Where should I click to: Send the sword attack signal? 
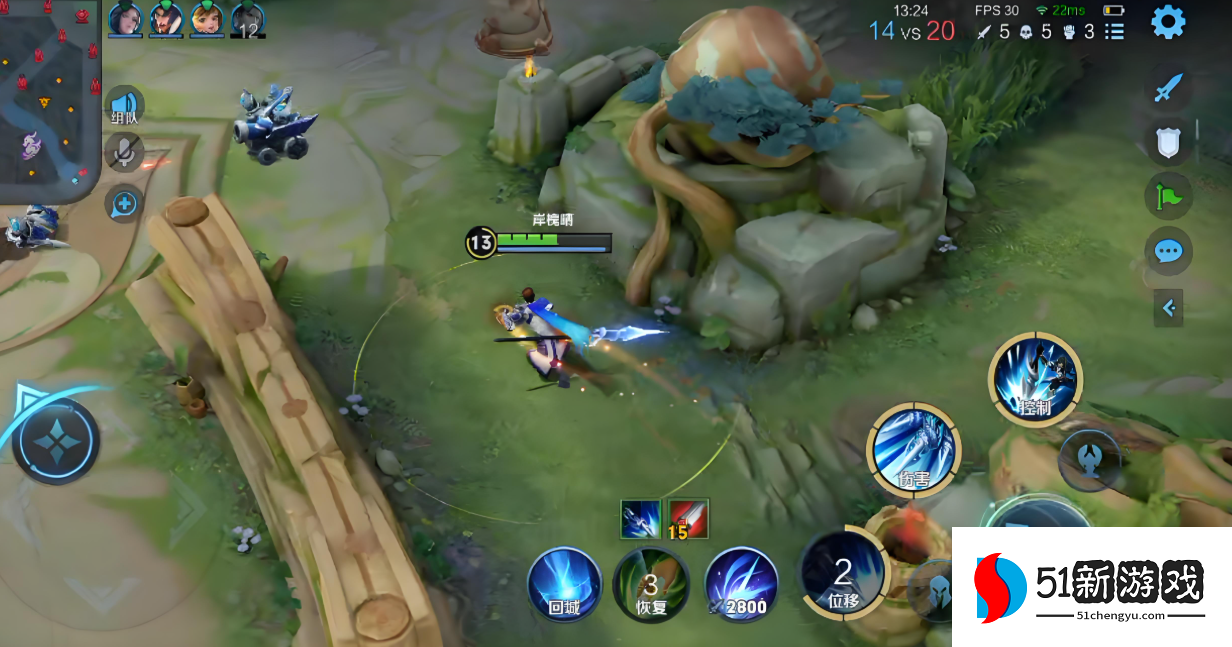[x=1168, y=88]
